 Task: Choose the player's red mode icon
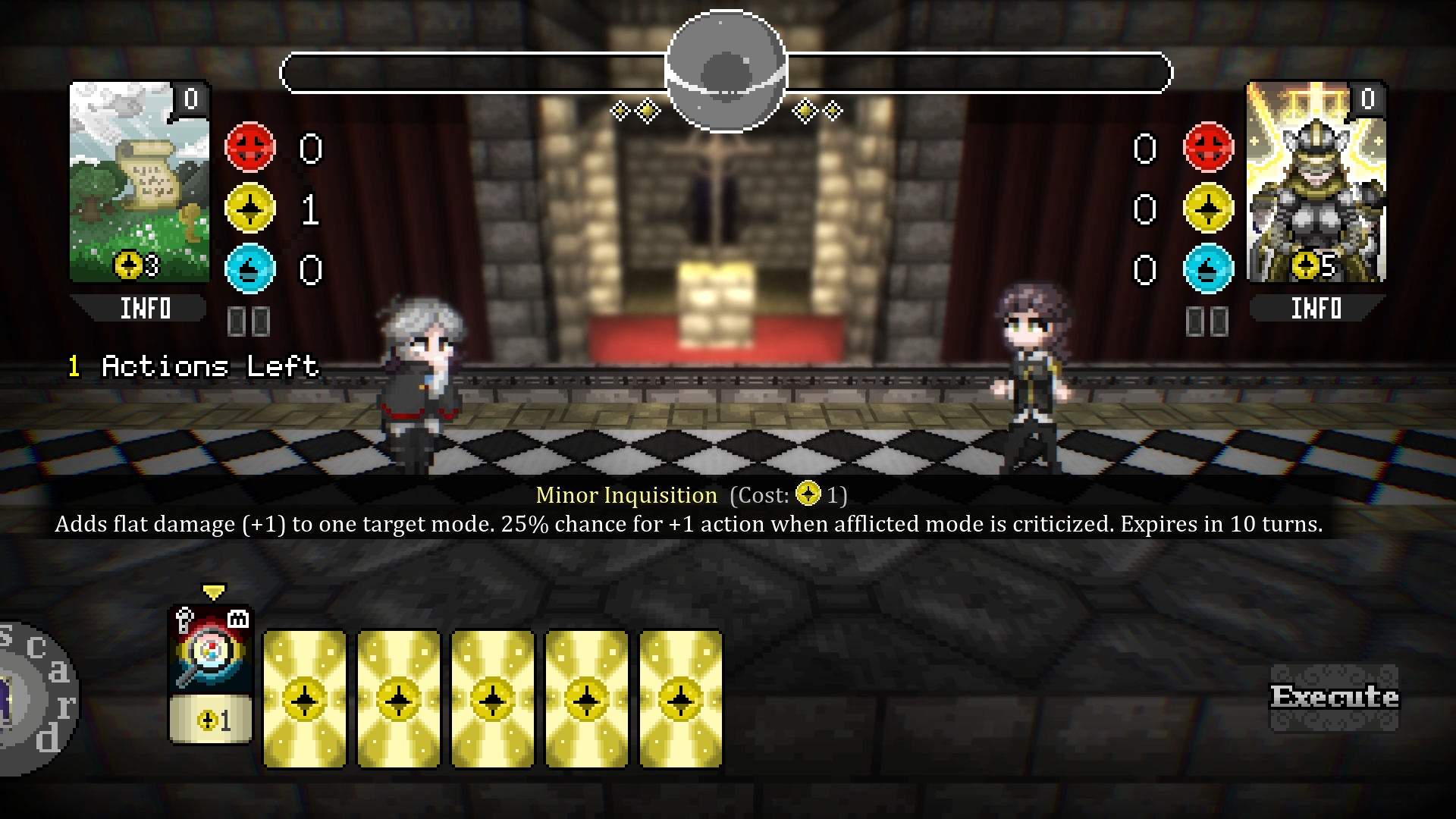250,147
